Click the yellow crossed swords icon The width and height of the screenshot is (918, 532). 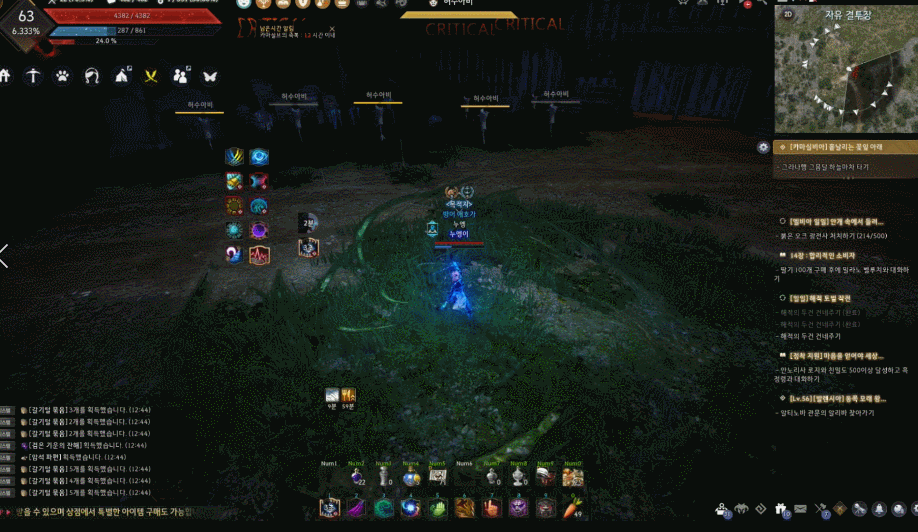pos(151,75)
